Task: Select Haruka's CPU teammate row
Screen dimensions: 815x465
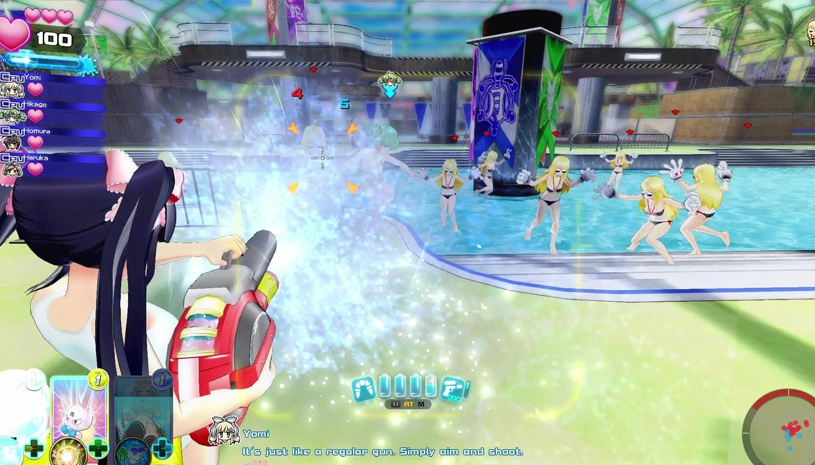Action: point(50,165)
